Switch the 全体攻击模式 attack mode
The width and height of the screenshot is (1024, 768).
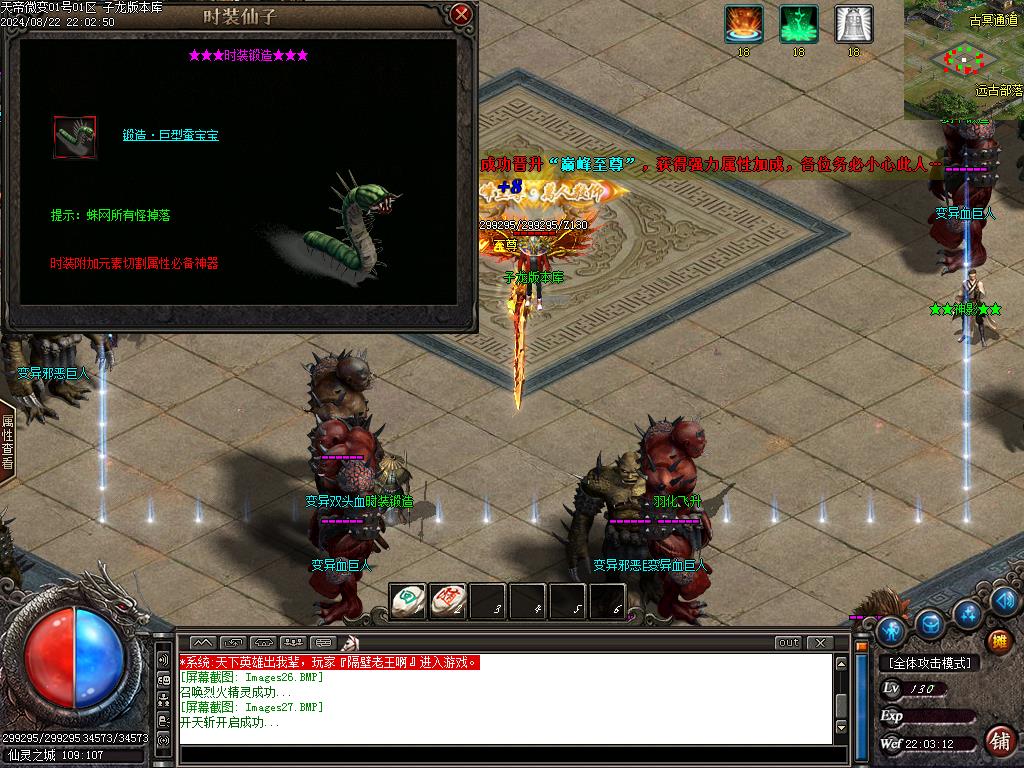(x=929, y=663)
